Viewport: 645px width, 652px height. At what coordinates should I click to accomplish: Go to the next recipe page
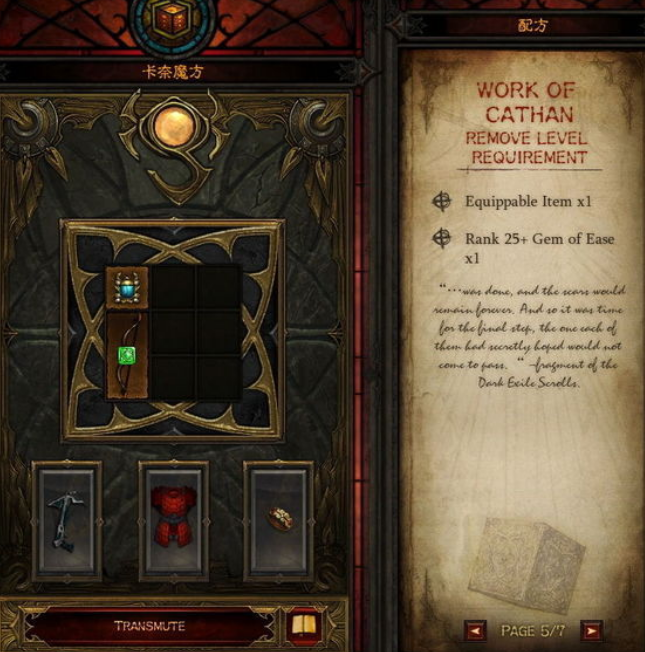tap(592, 631)
